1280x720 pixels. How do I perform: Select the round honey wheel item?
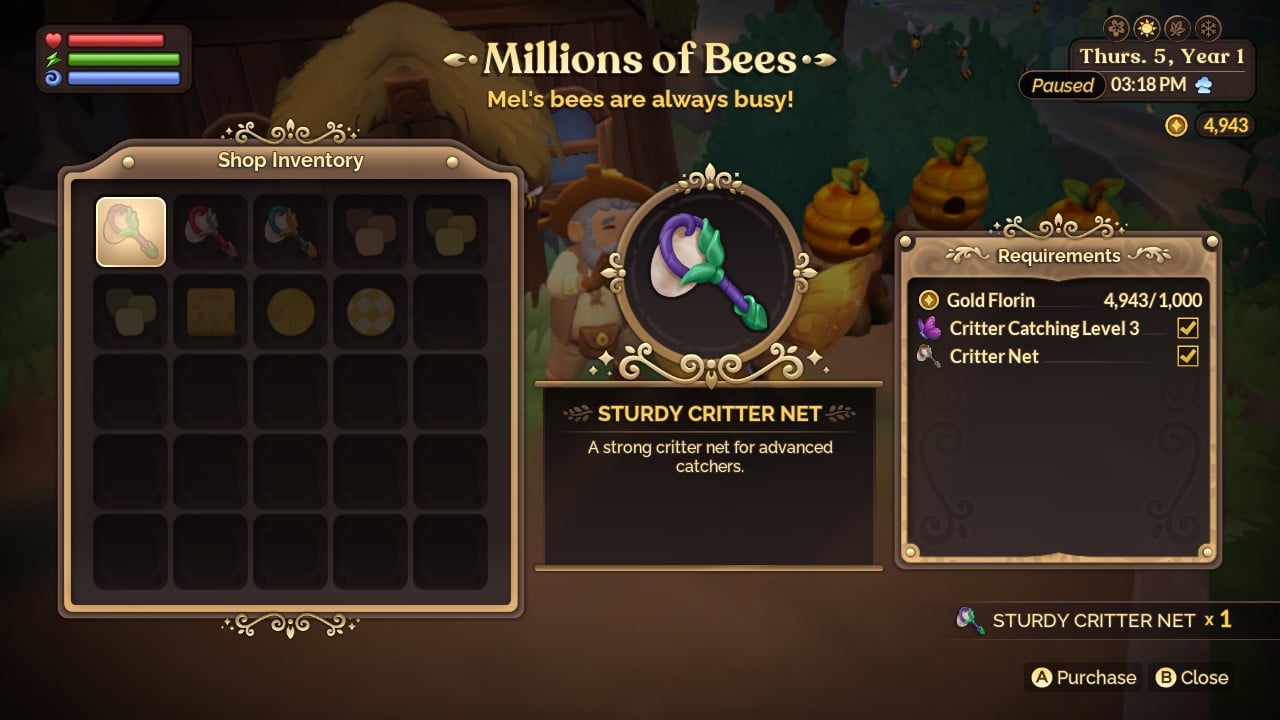coord(290,312)
